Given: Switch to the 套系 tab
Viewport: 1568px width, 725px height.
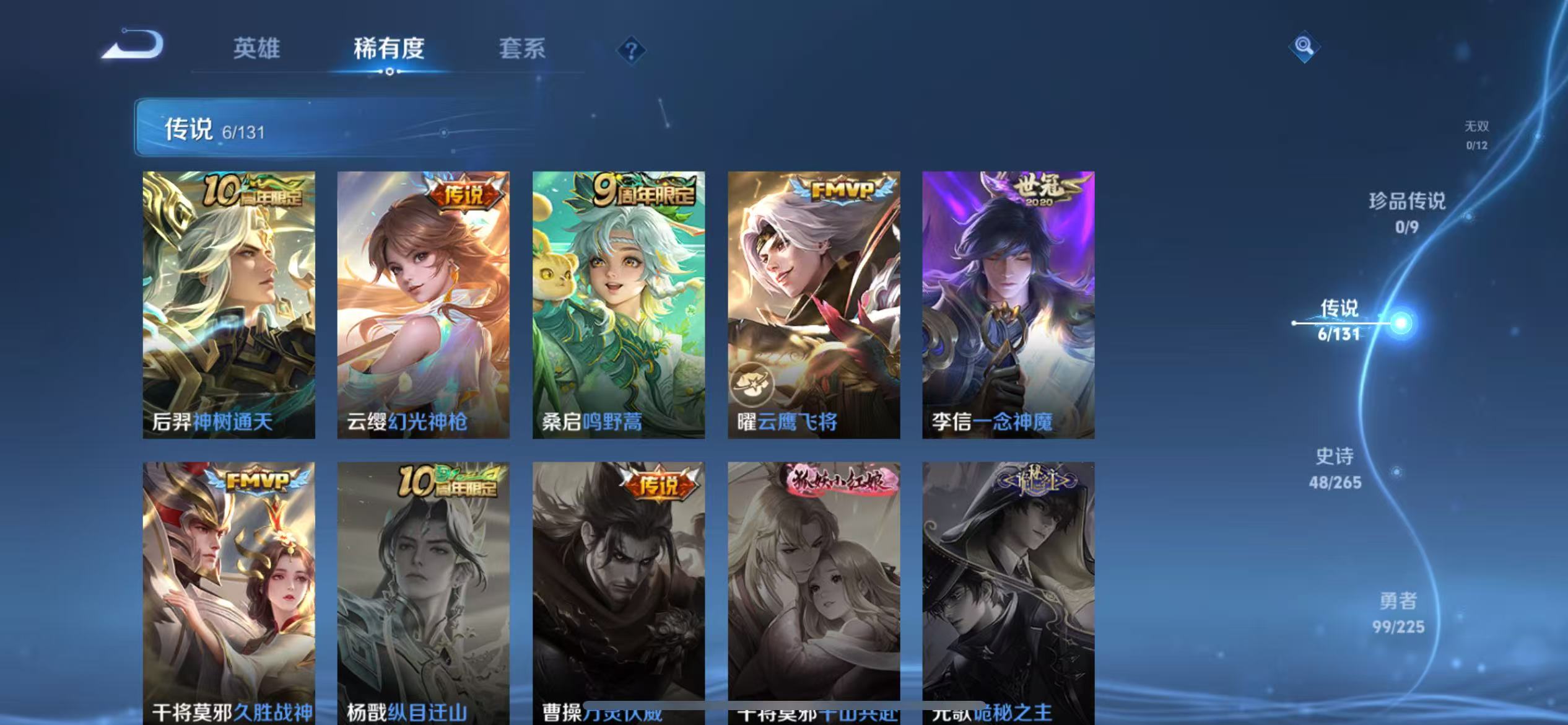Looking at the screenshot, I should (522, 50).
